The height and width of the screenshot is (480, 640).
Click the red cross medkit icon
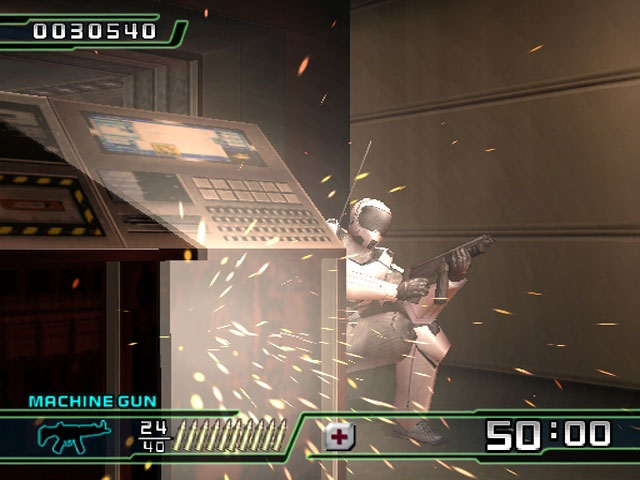click(x=340, y=436)
